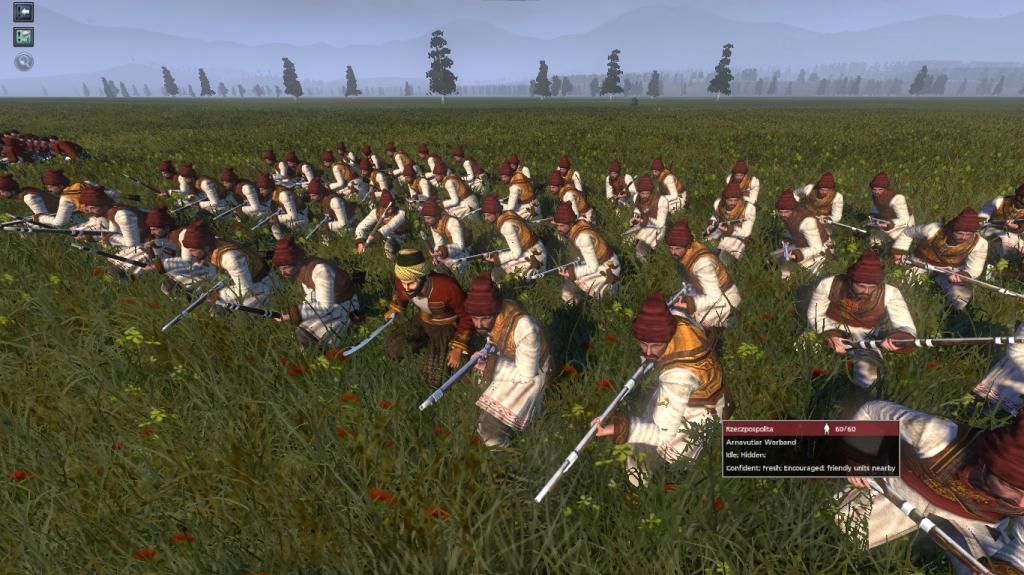Click the blue arrow icon button
Screen dimensions: 1024x575
23,12
